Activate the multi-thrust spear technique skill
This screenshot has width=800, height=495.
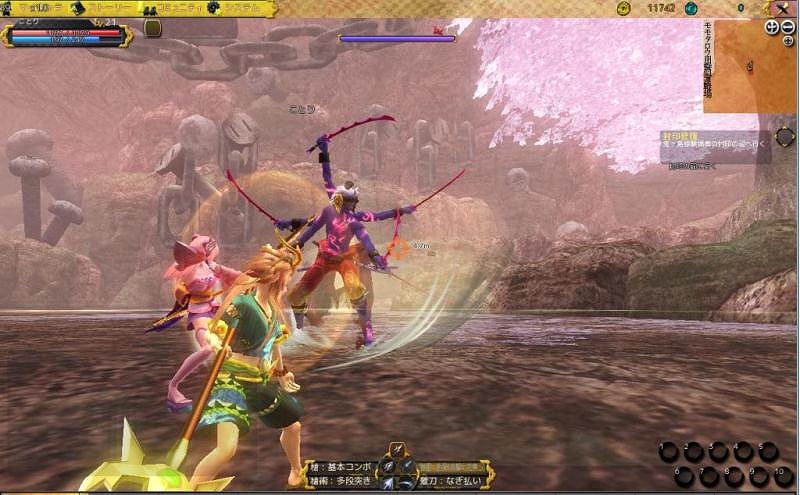[340, 481]
